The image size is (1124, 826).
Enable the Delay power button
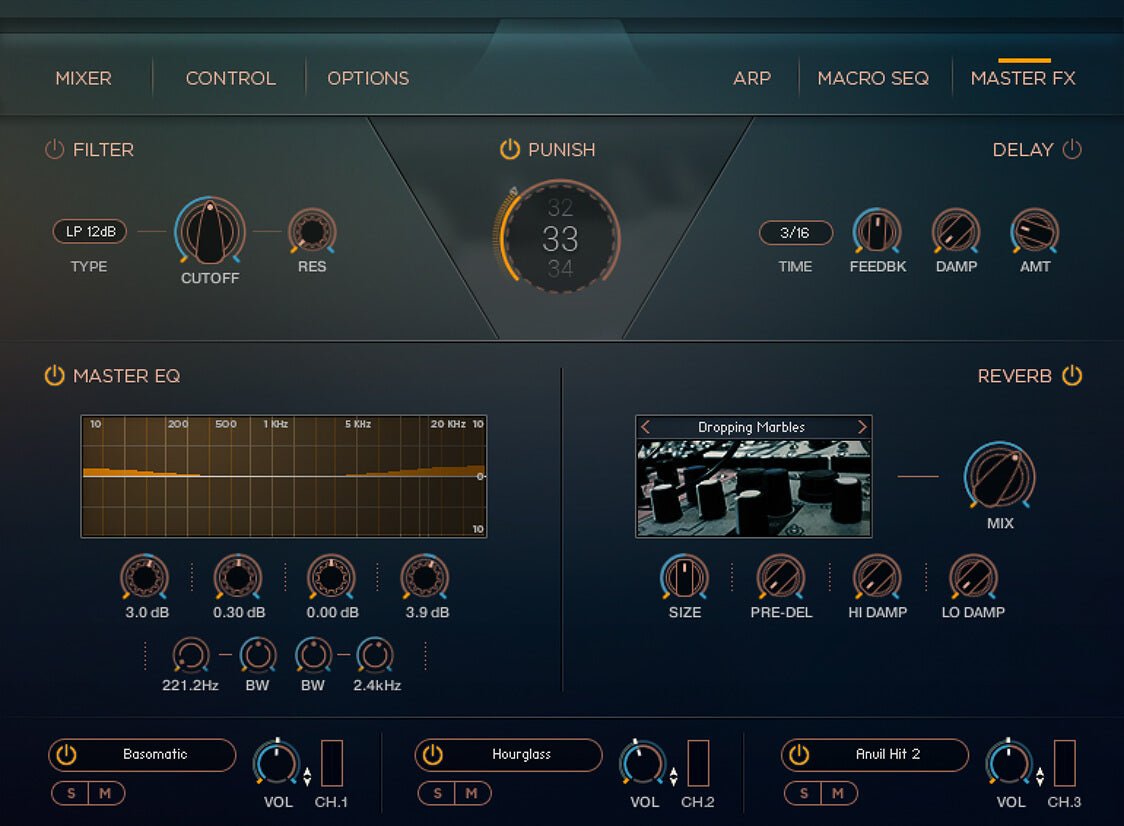tap(1072, 150)
